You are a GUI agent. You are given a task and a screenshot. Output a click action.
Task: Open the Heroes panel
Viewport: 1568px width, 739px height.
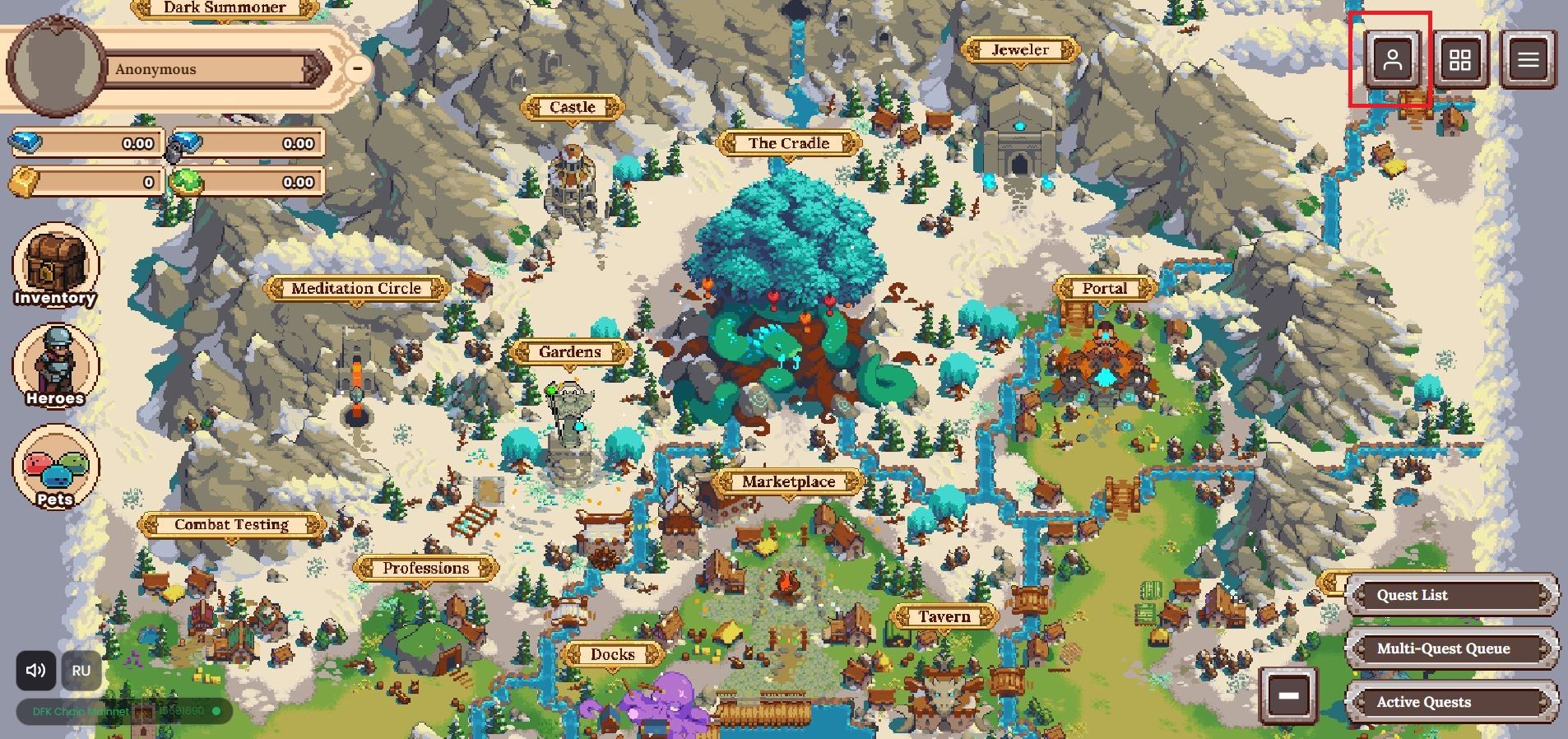pyautogui.click(x=55, y=366)
